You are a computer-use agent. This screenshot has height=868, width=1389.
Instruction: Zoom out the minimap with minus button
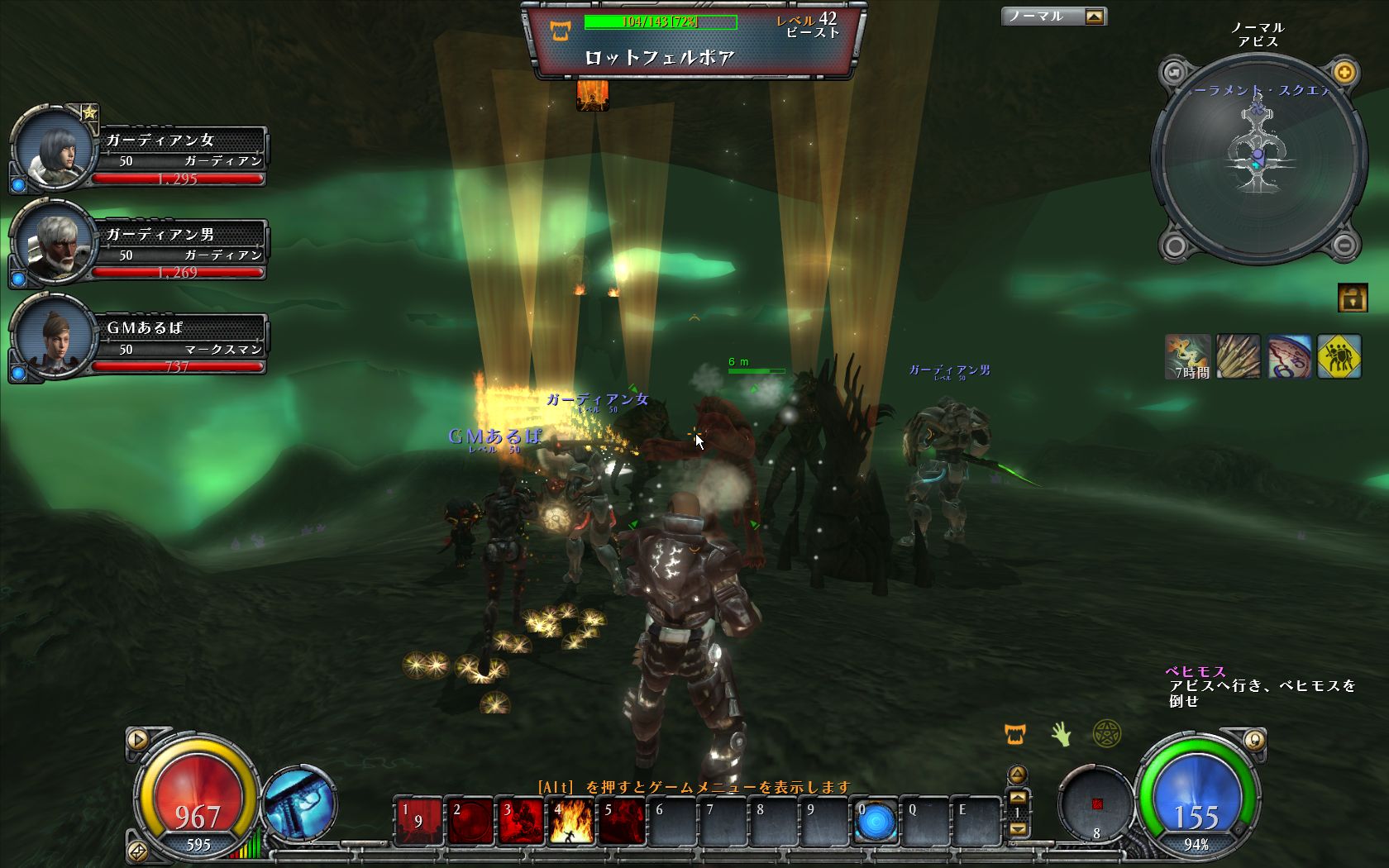coord(1344,245)
